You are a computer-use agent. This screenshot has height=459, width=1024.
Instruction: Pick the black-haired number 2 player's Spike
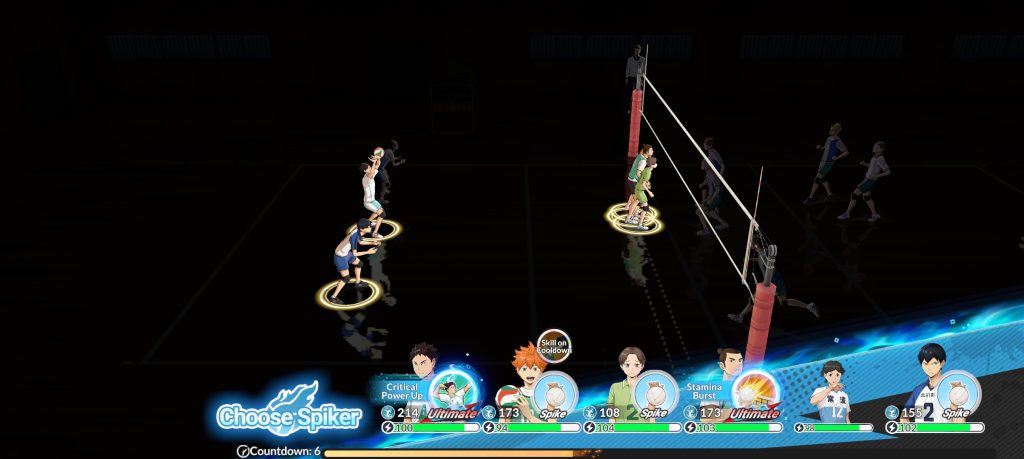pyautogui.click(x=957, y=393)
